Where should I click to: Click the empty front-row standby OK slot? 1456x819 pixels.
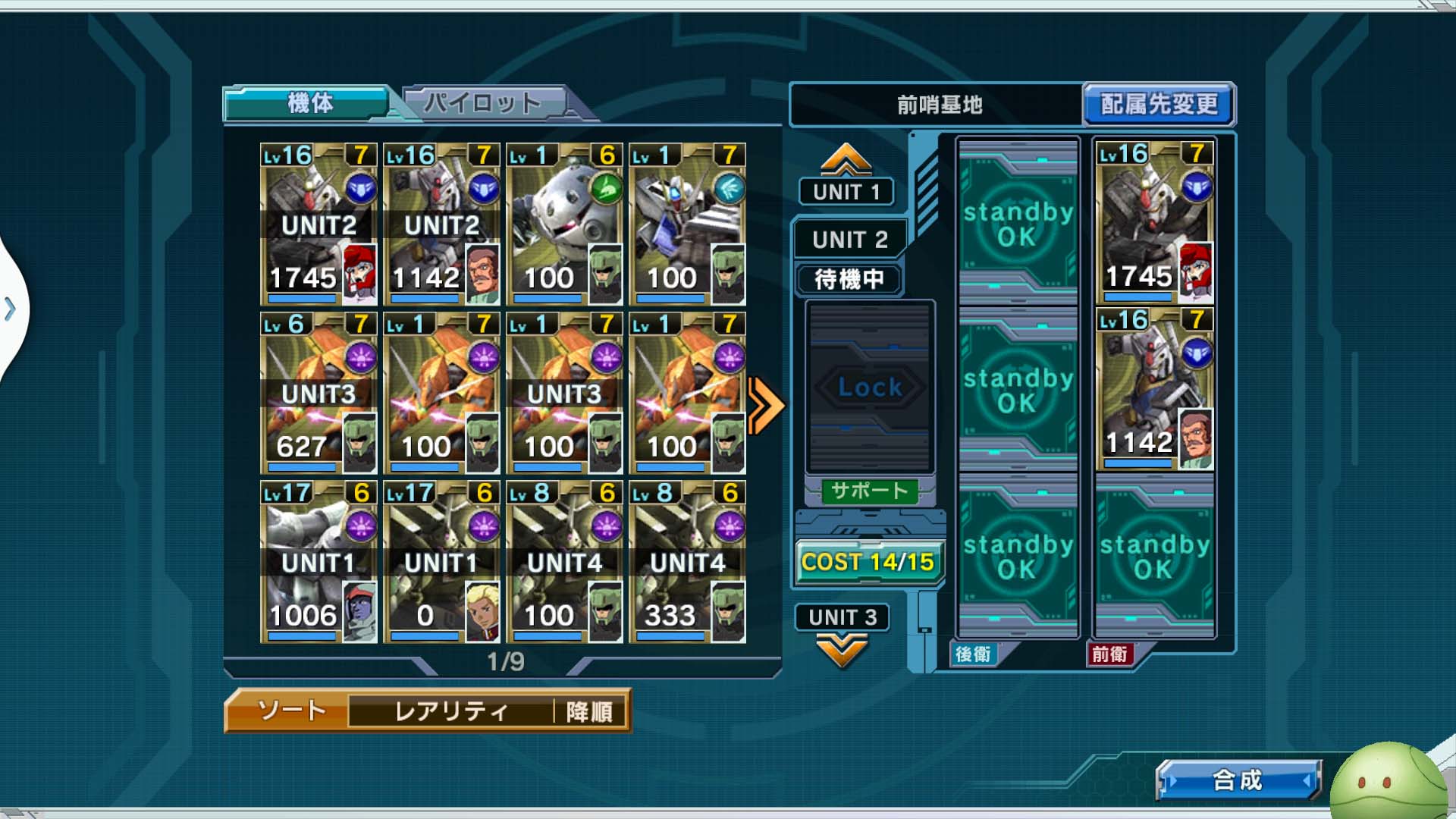click(x=1153, y=555)
